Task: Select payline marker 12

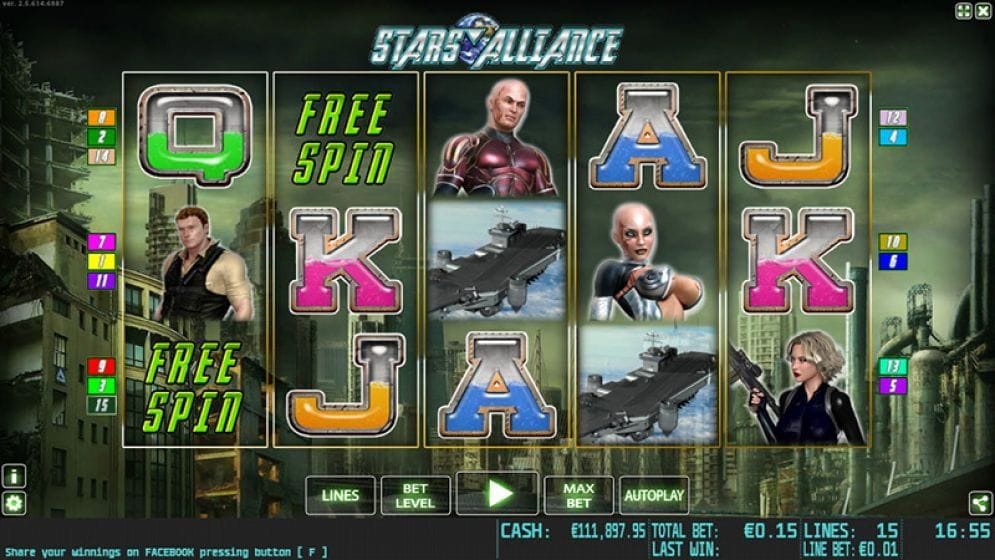Action: coord(892,118)
